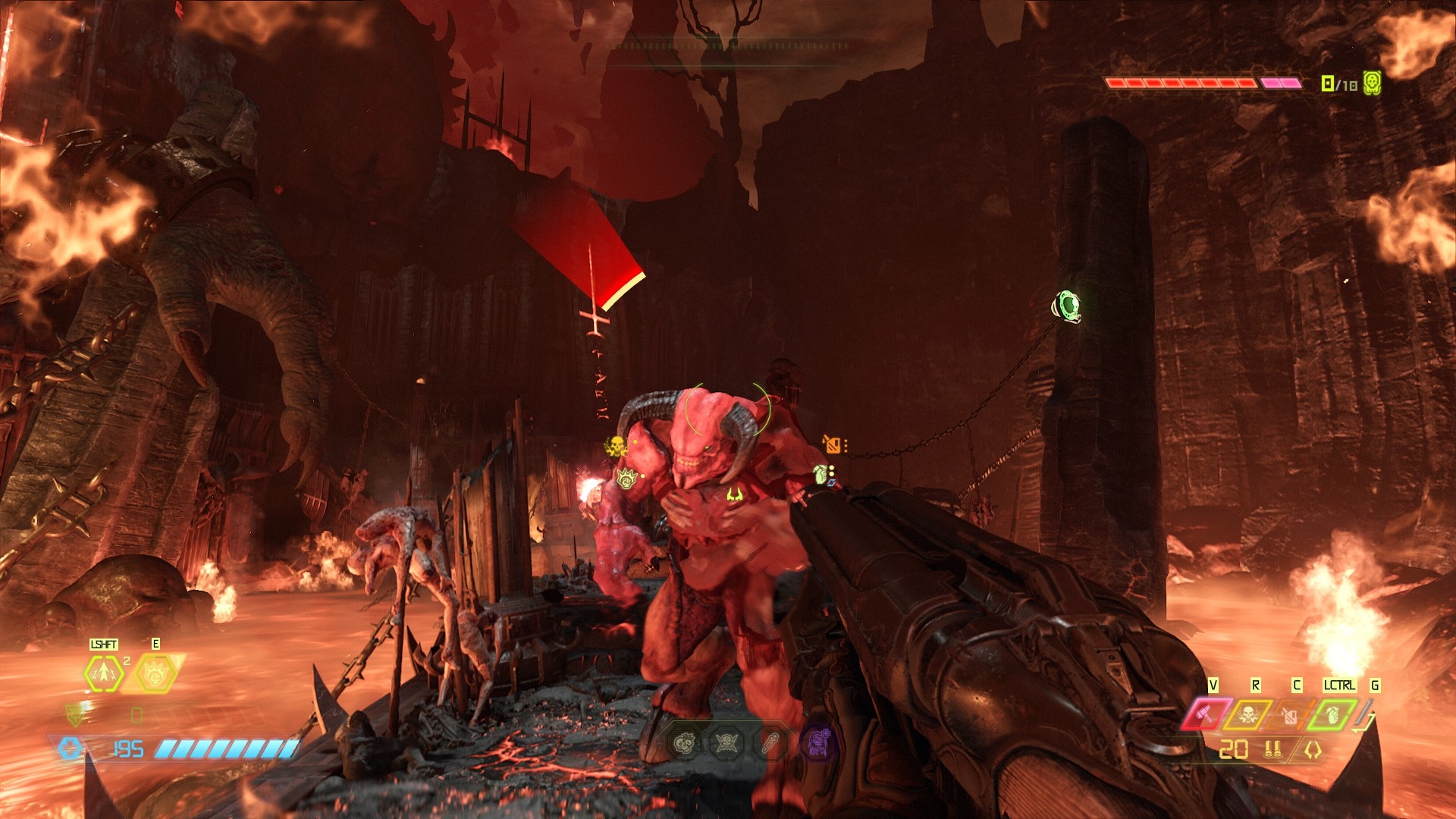This screenshot has width=1456, height=819.
Task: Use the Blood Punch fist icon
Action: [x=155, y=672]
